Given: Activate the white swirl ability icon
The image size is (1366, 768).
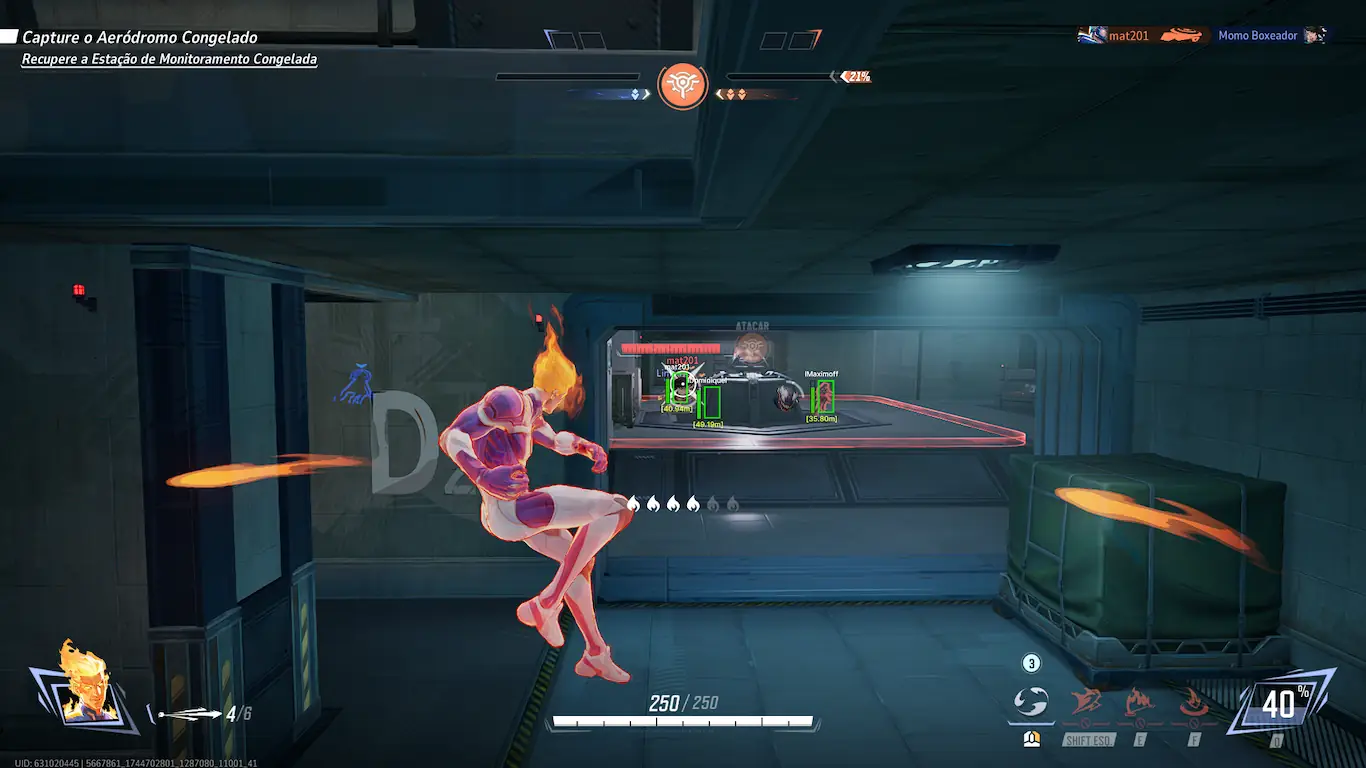Looking at the screenshot, I should pos(1030,702).
